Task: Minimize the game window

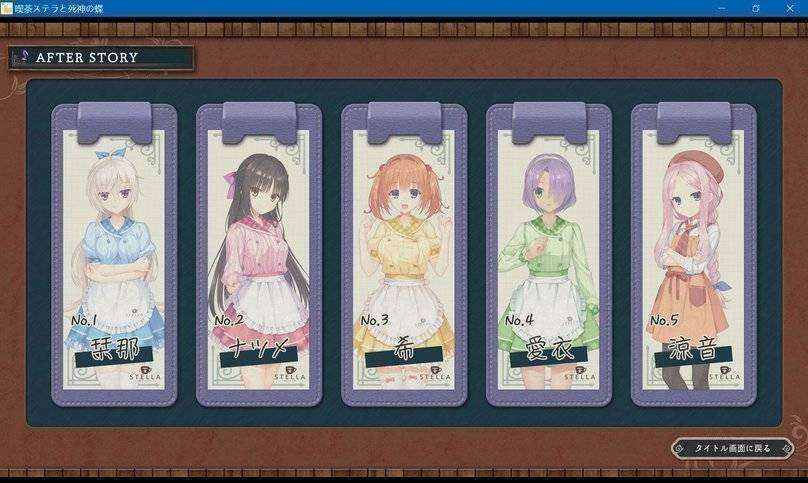Action: coord(718,7)
